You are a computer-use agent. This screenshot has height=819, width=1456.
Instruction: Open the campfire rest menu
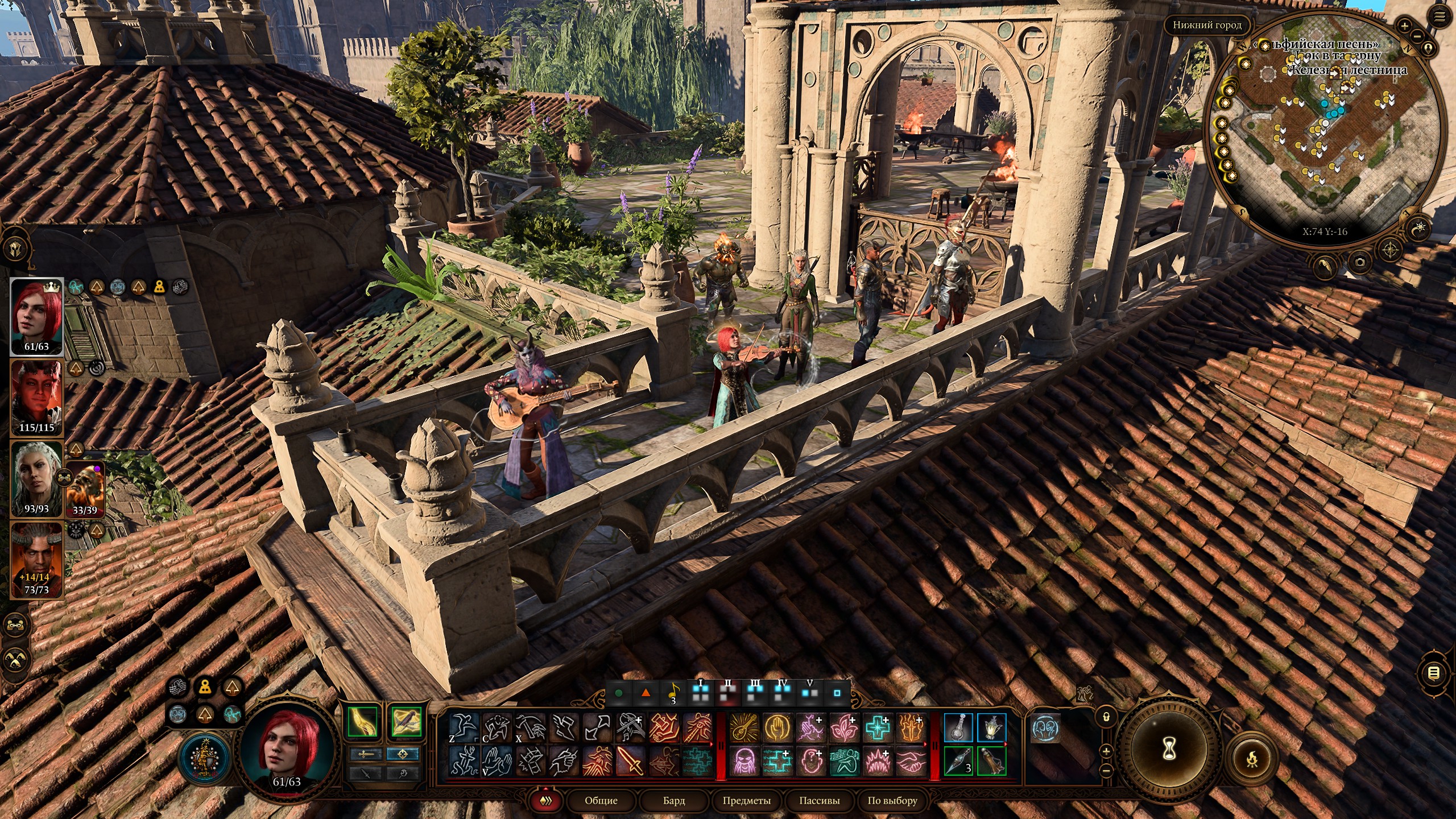1252,758
